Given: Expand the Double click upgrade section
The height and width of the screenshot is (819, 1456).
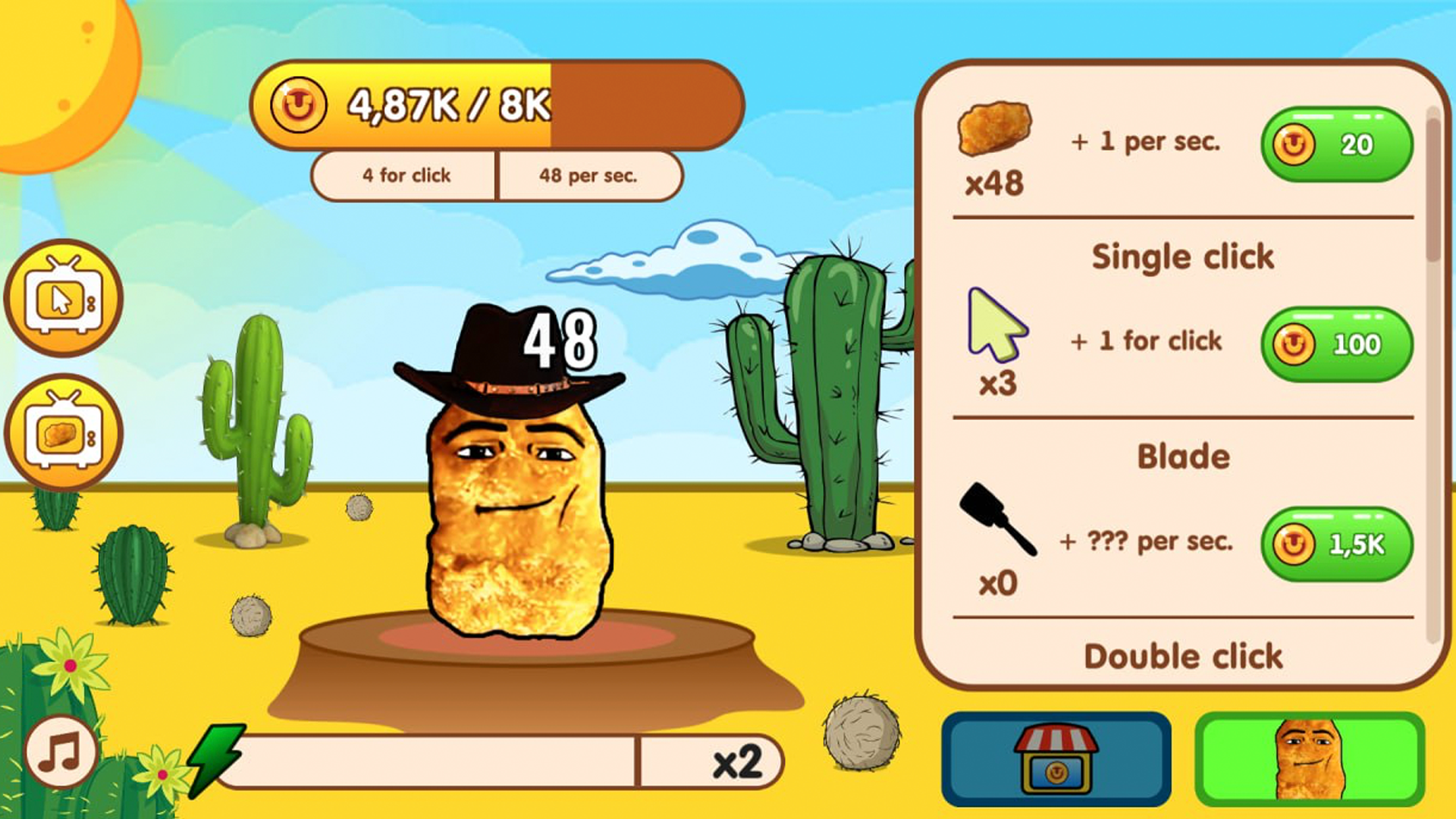Looking at the screenshot, I should 1181,655.
